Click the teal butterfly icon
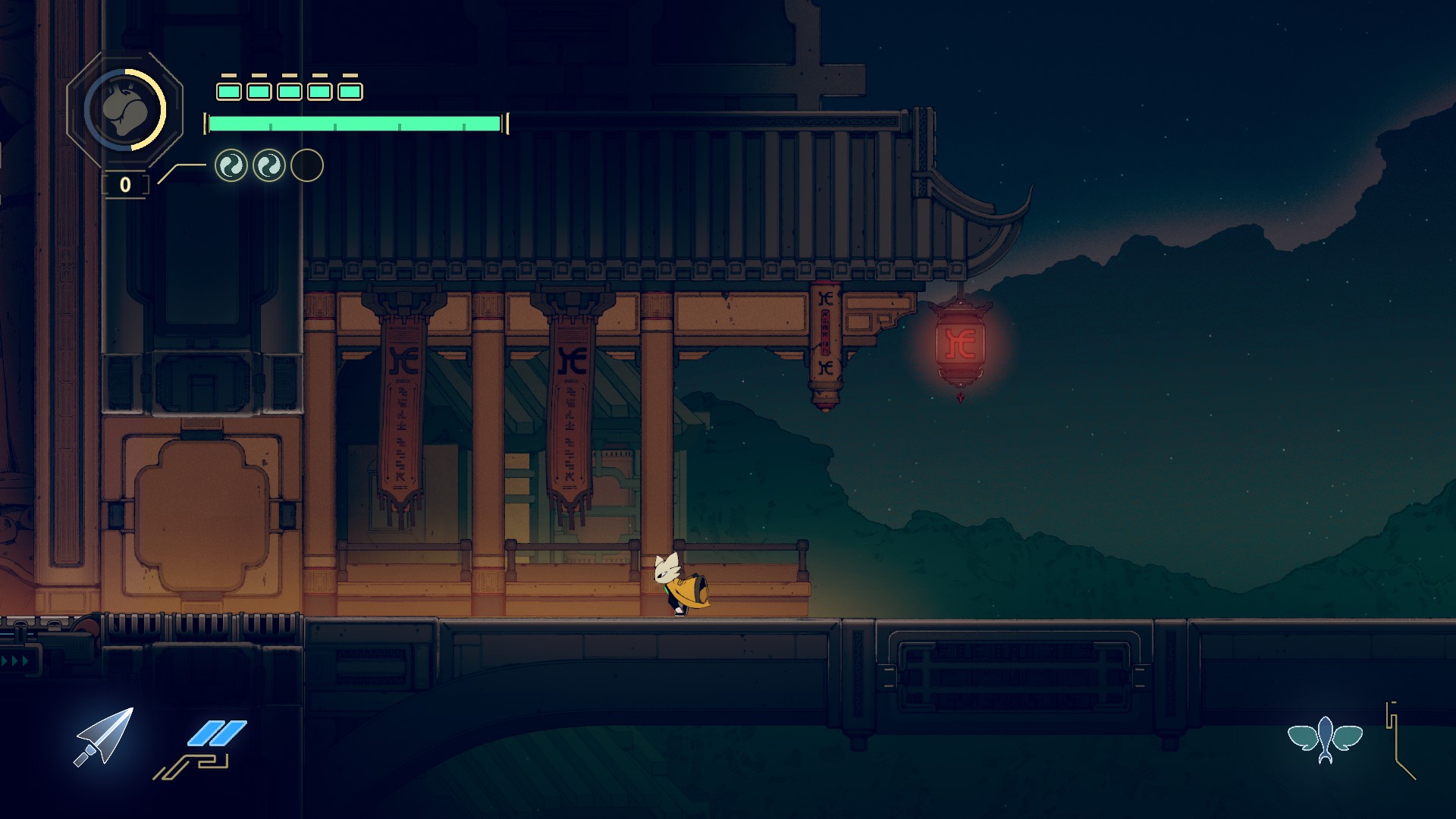This screenshot has width=1456, height=819. 1325,738
